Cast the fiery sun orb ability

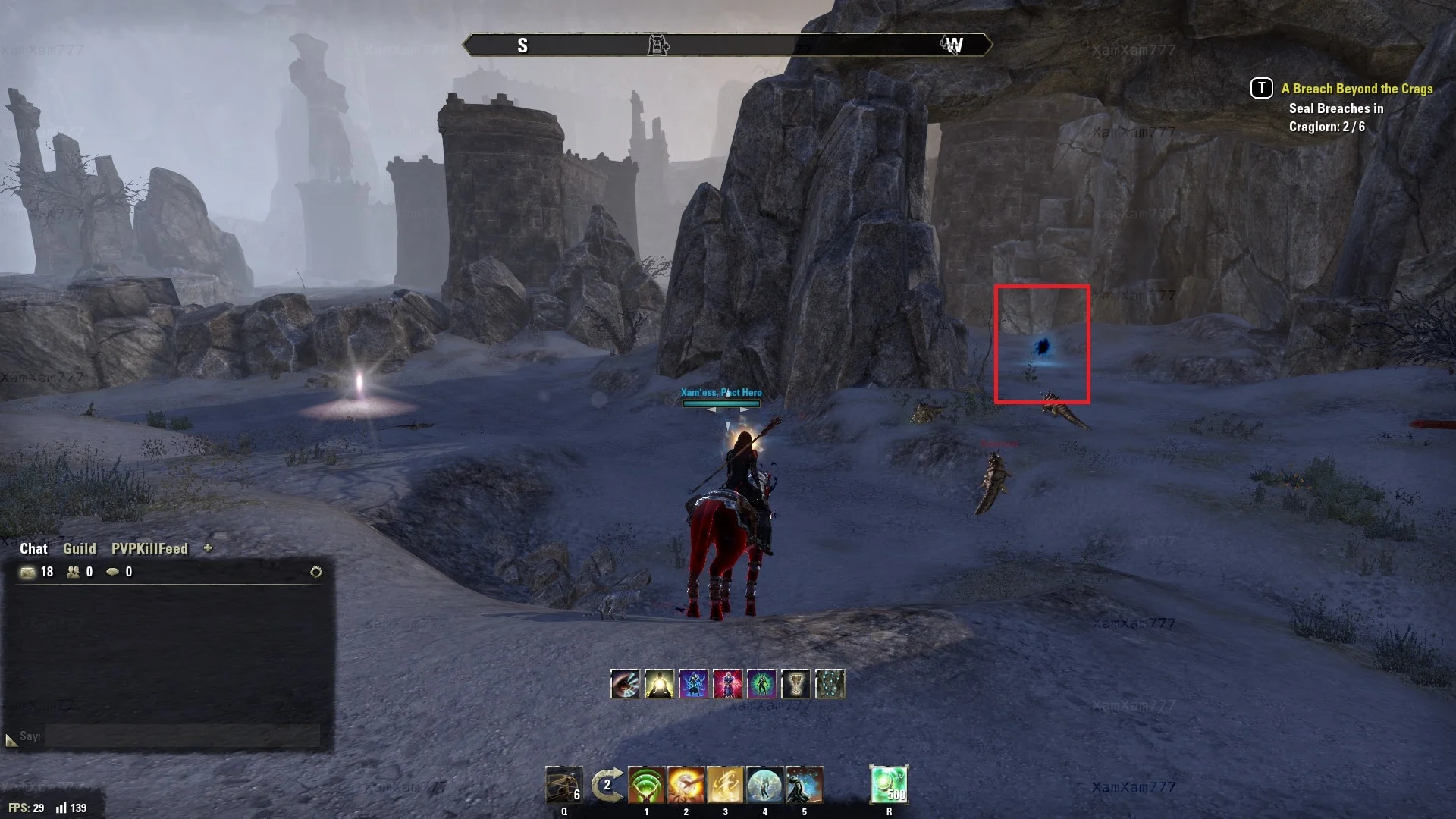tap(686, 785)
